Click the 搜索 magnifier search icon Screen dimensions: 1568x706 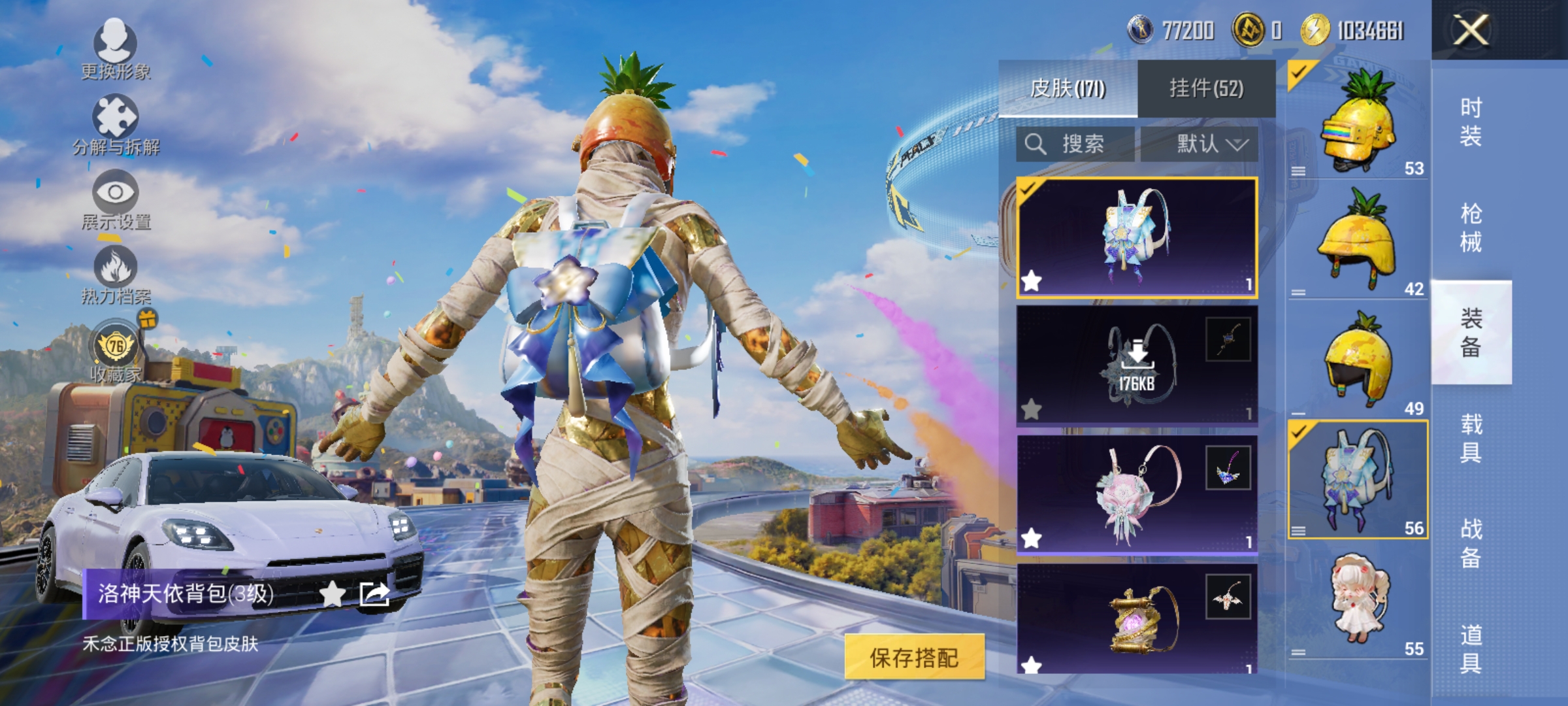pyautogui.click(x=1036, y=144)
